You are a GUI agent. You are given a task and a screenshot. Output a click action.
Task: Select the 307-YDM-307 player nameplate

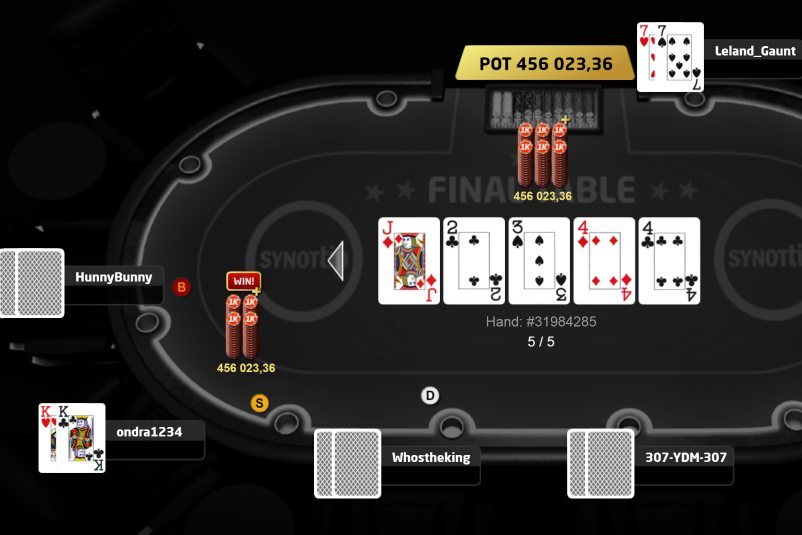click(684, 458)
